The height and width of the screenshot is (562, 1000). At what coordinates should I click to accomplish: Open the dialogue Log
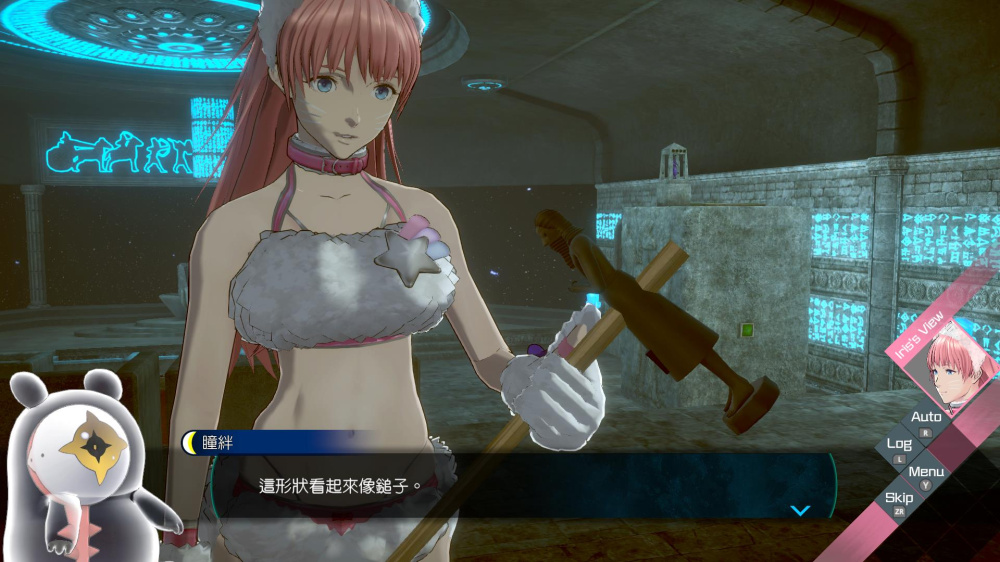[x=899, y=445]
